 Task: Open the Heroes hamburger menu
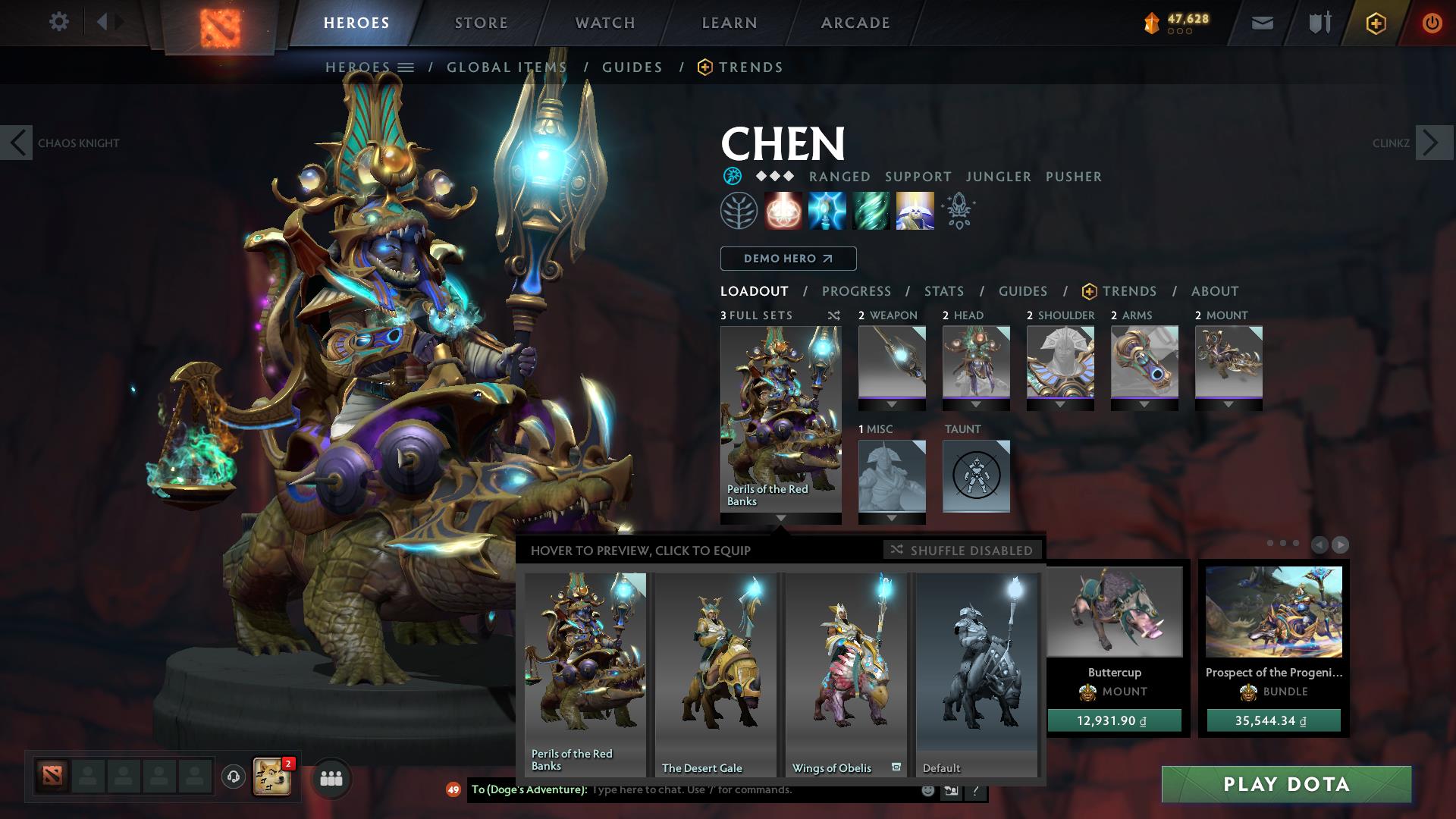406,67
